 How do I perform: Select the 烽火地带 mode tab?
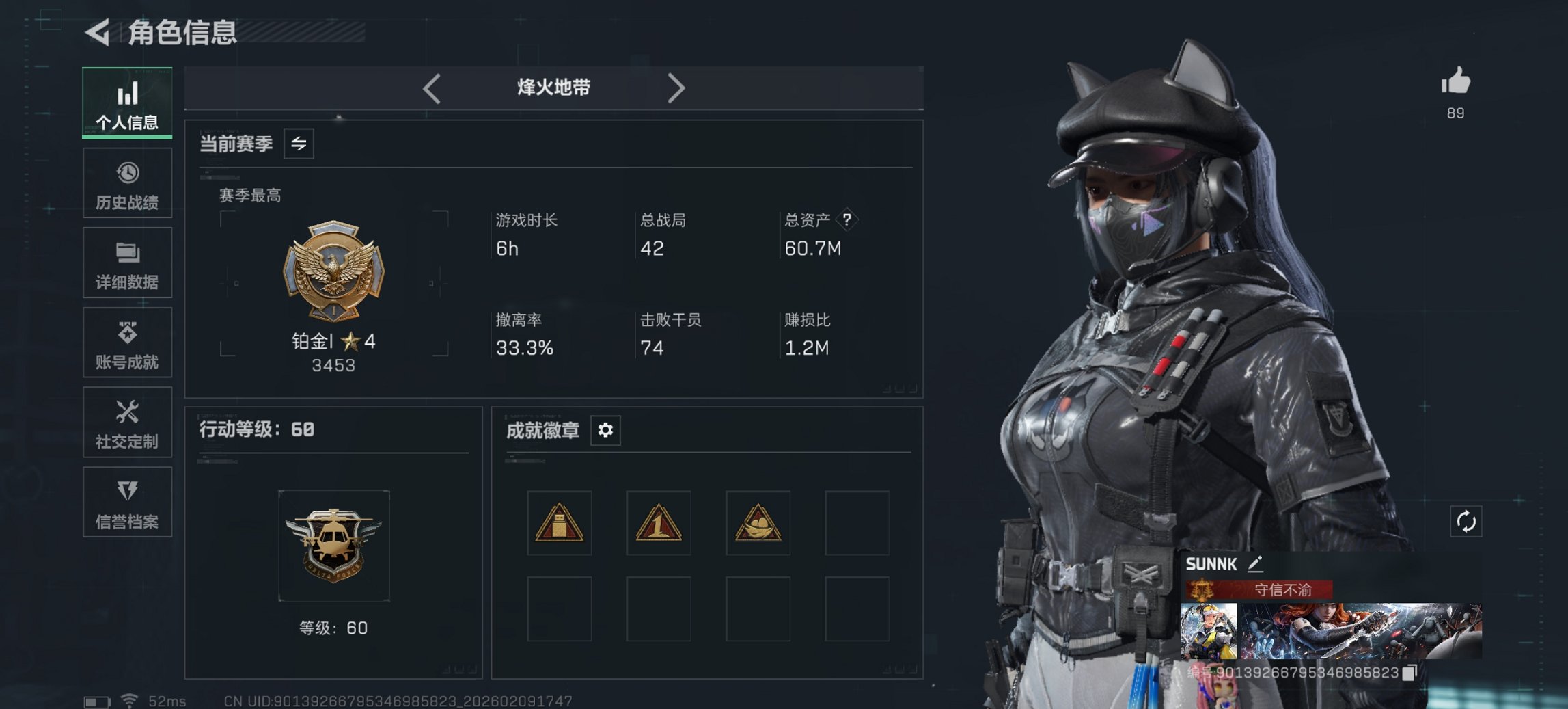553,88
